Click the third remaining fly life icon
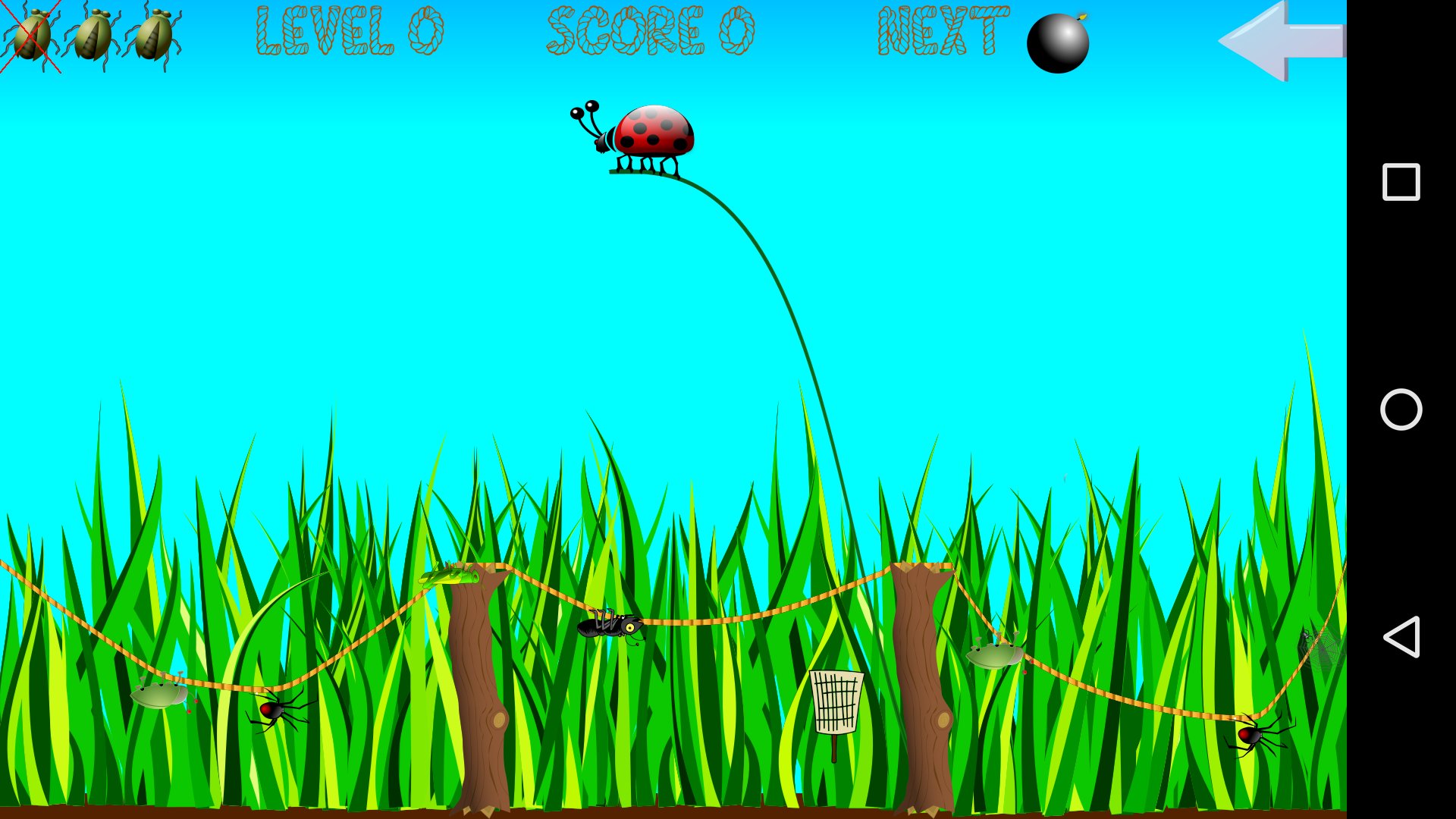The width and height of the screenshot is (1456, 819). pos(155,38)
